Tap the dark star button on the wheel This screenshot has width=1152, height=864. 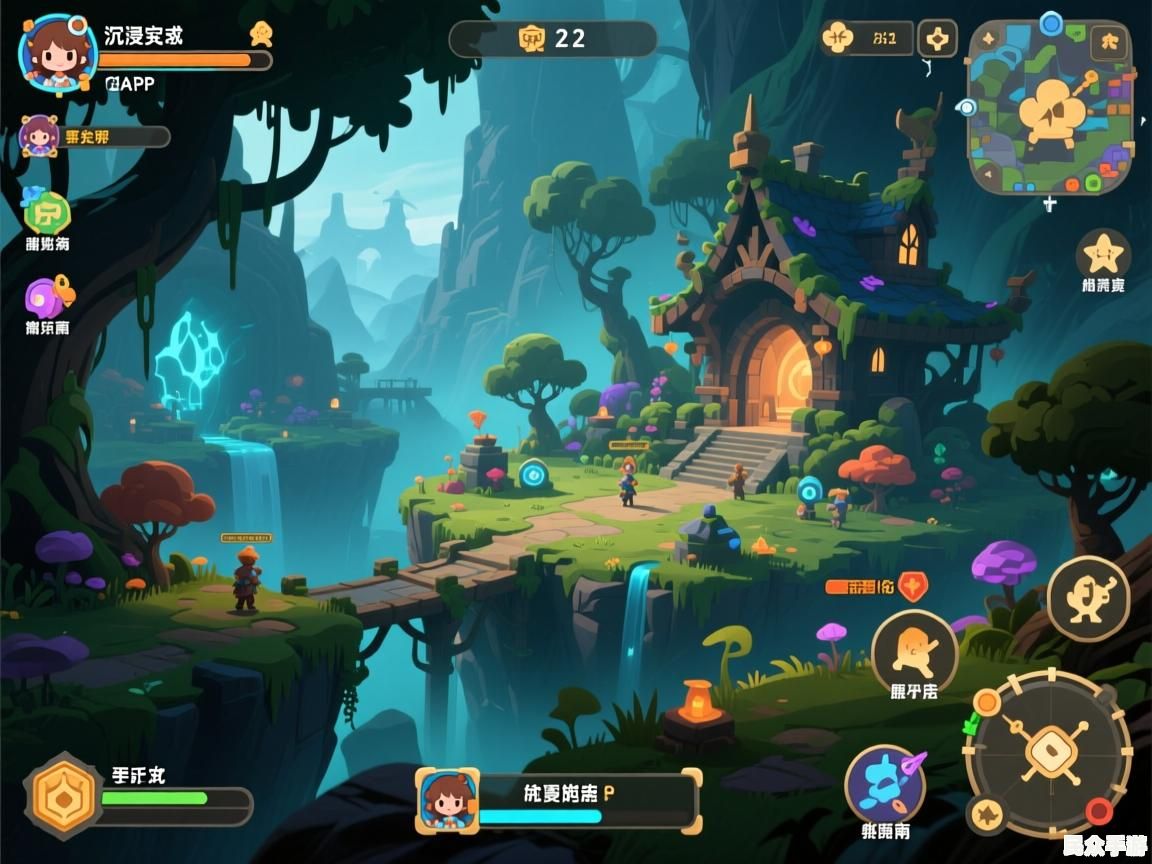[x=989, y=814]
